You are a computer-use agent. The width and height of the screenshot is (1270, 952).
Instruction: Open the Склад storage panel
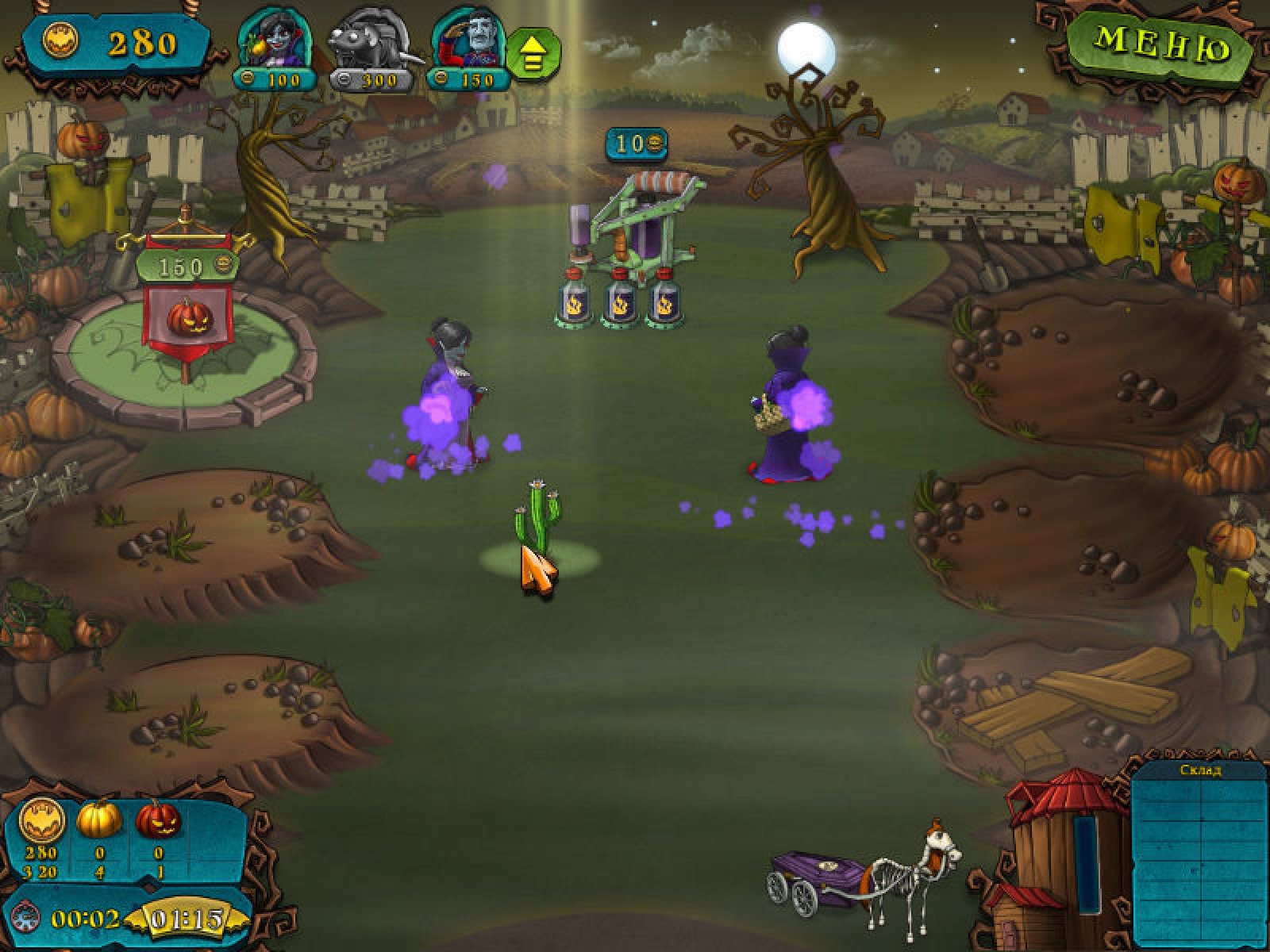tap(1199, 853)
